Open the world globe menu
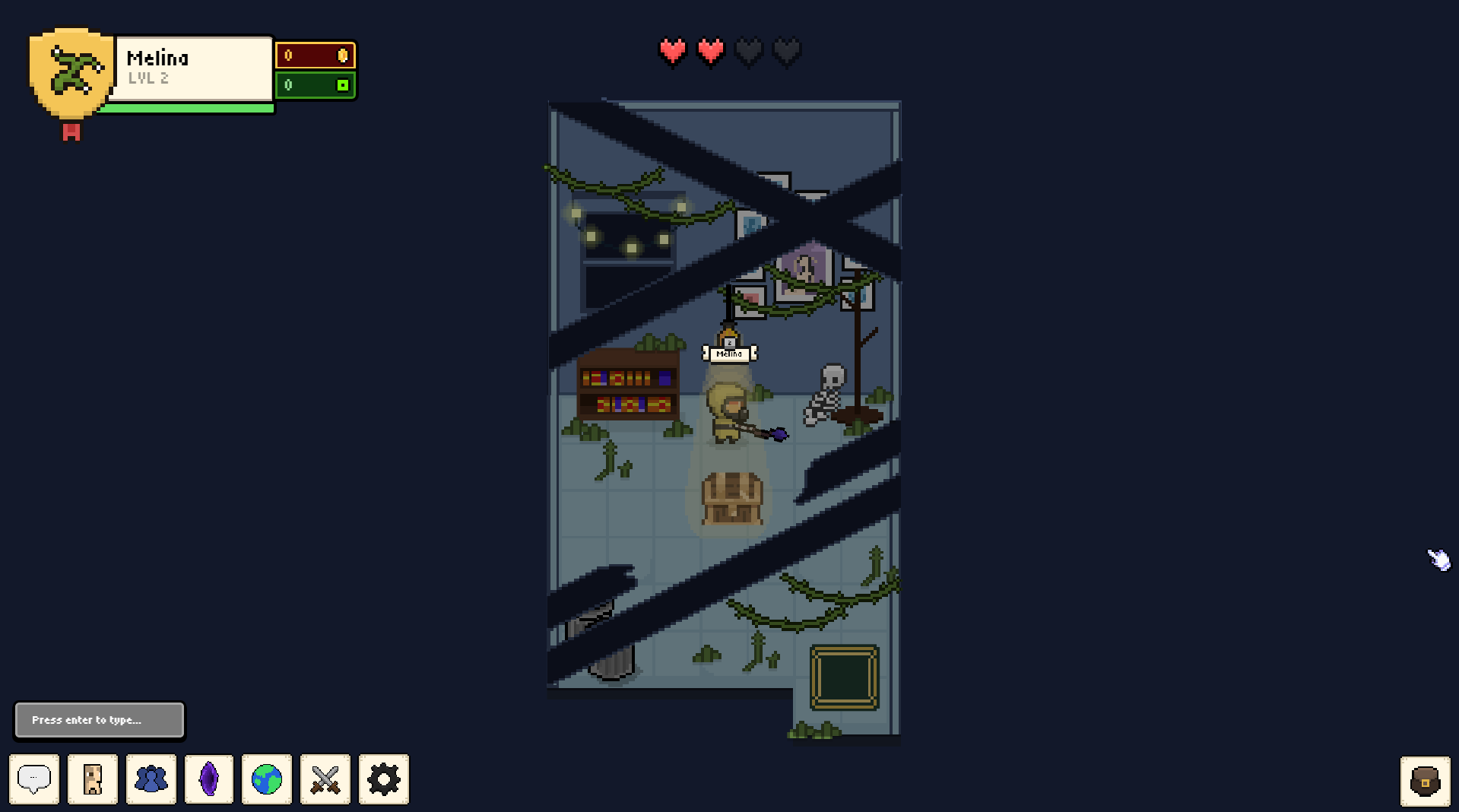The image size is (1459, 812). point(267,779)
